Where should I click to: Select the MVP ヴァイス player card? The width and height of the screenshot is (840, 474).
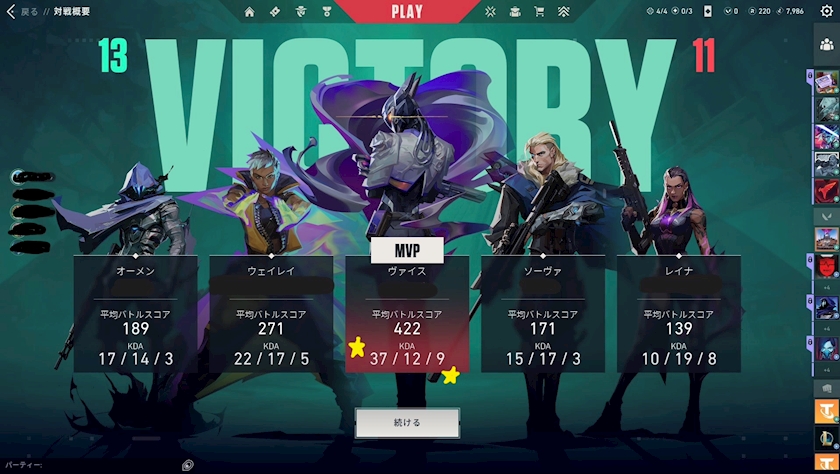(x=406, y=314)
